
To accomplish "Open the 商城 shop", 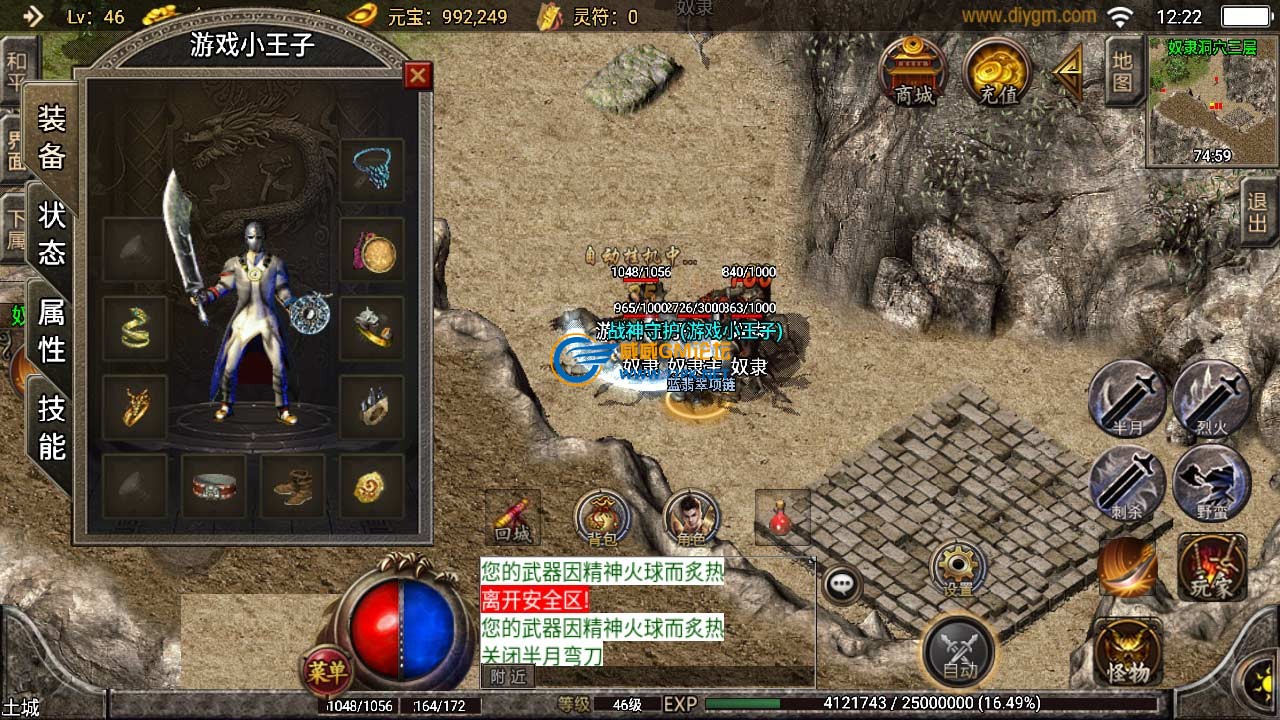I will 913,71.
